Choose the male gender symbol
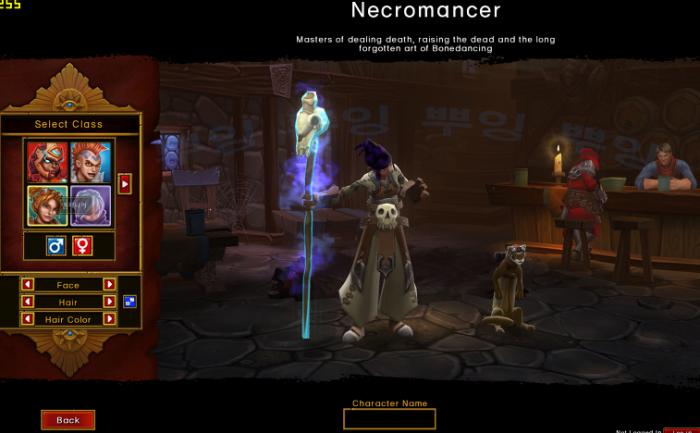Viewport: 700px width, 433px height. point(56,245)
